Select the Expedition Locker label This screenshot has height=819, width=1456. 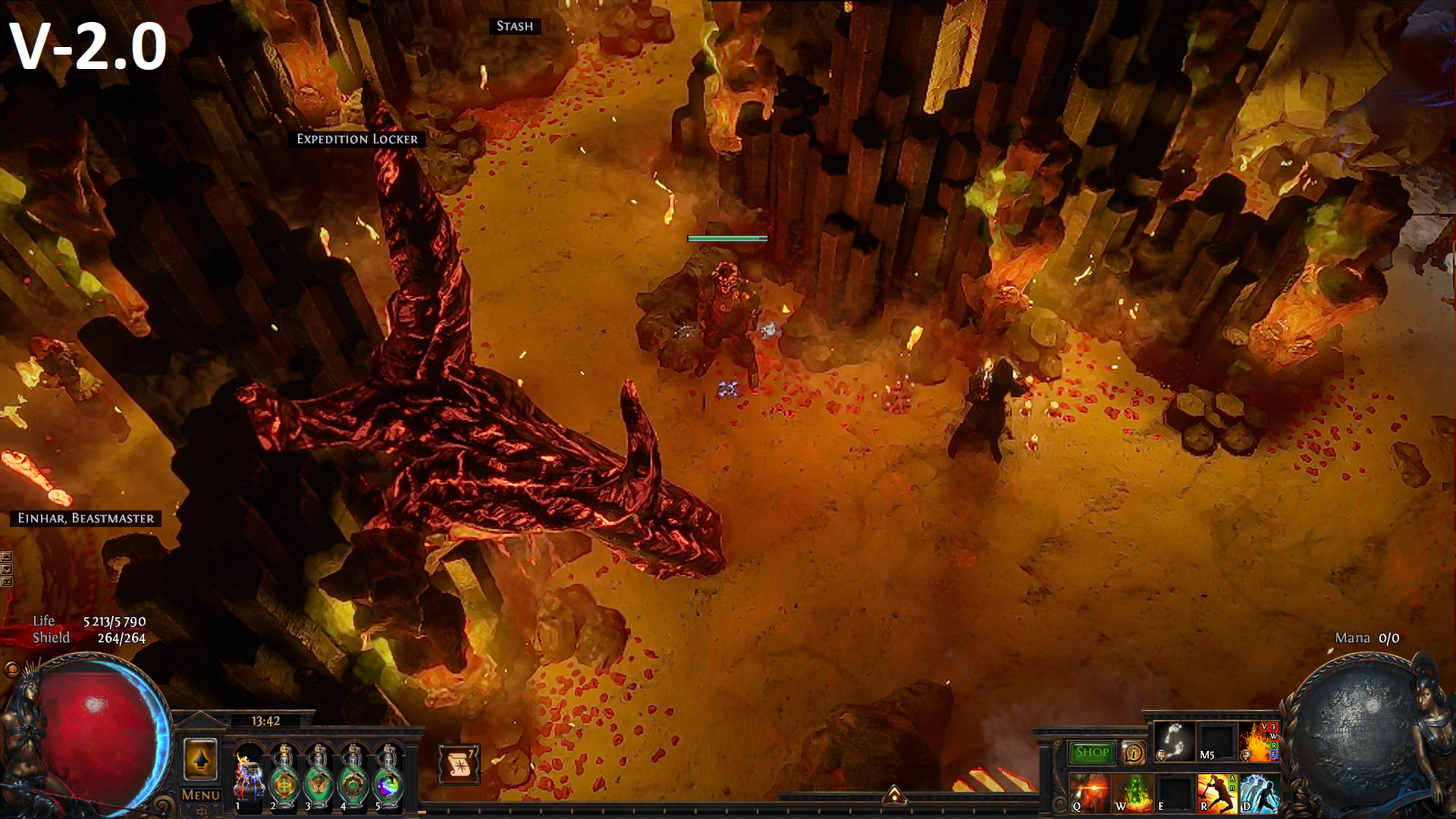pyautogui.click(x=357, y=139)
